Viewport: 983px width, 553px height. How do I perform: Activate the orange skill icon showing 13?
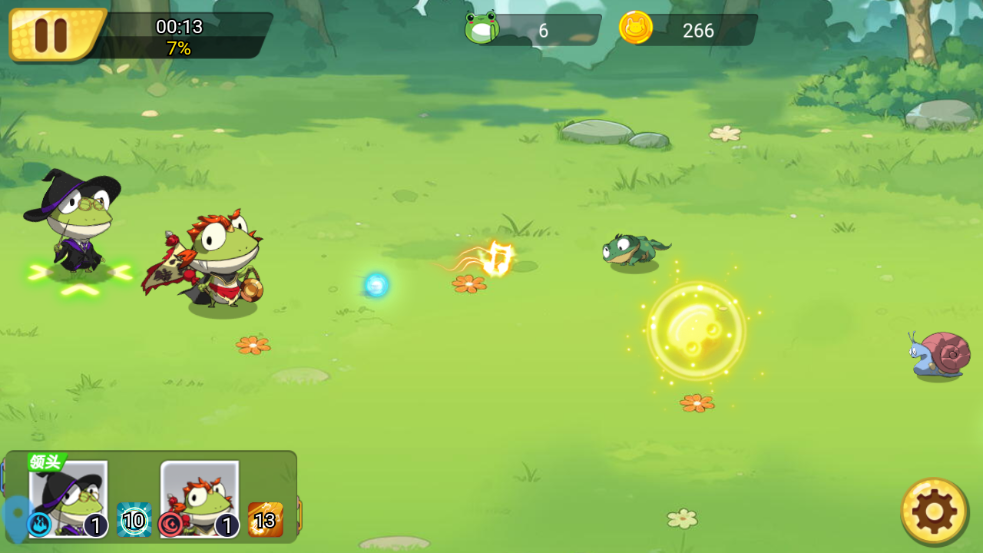265,520
